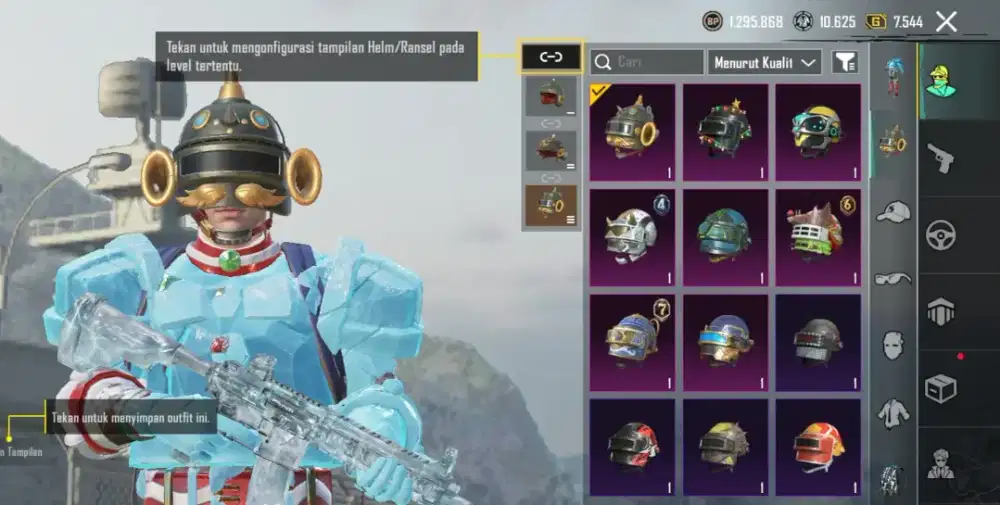Choose the blue-gold helmet with badge 7
This screenshot has width=1000, height=505.
pyautogui.click(x=632, y=342)
